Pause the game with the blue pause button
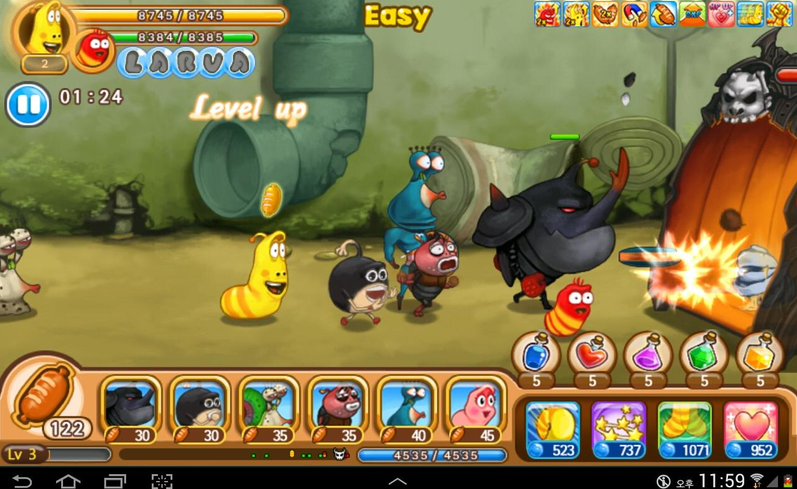The height and width of the screenshot is (489, 797). 28,104
